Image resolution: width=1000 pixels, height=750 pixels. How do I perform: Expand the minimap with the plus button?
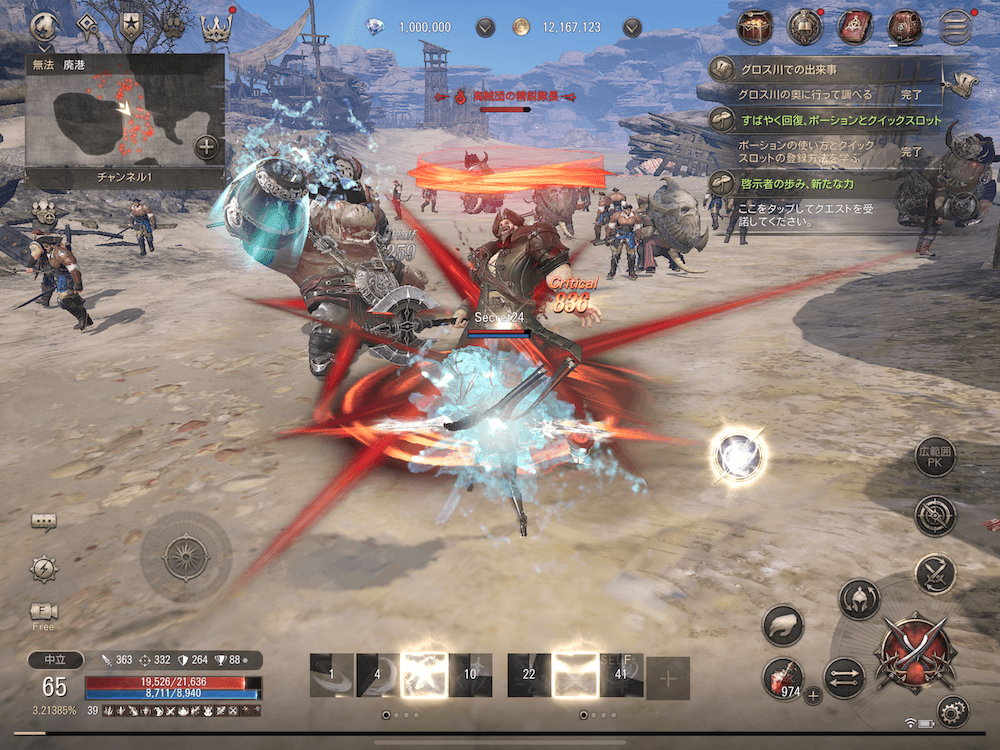tap(206, 147)
